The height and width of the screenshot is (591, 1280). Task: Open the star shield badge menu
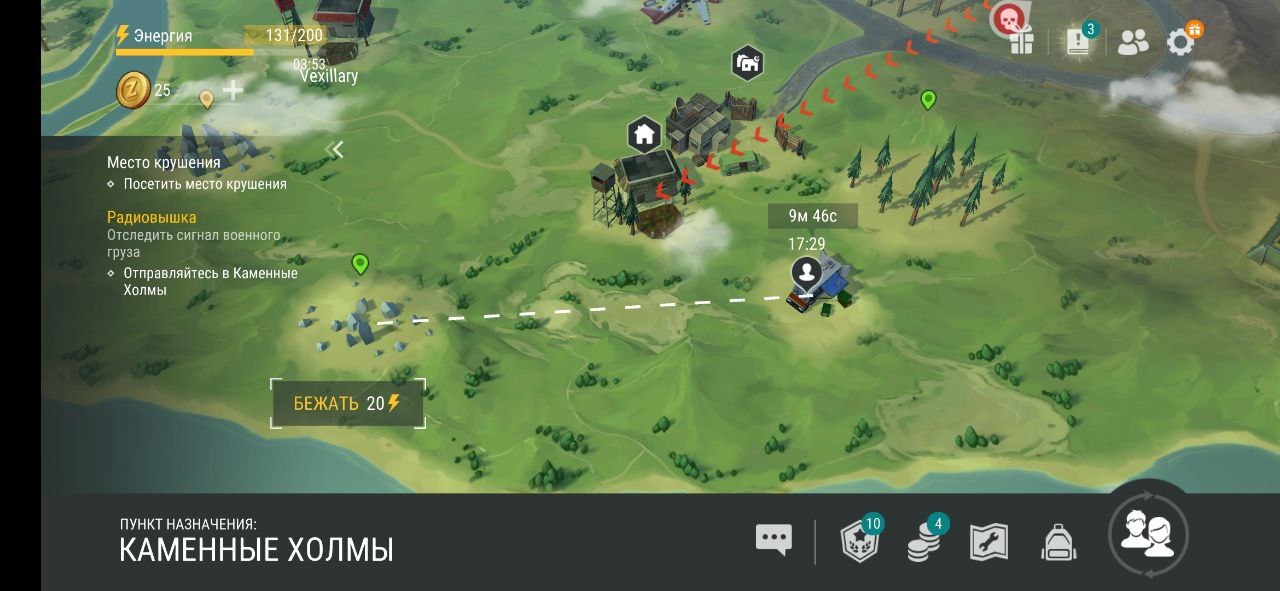[x=860, y=541]
